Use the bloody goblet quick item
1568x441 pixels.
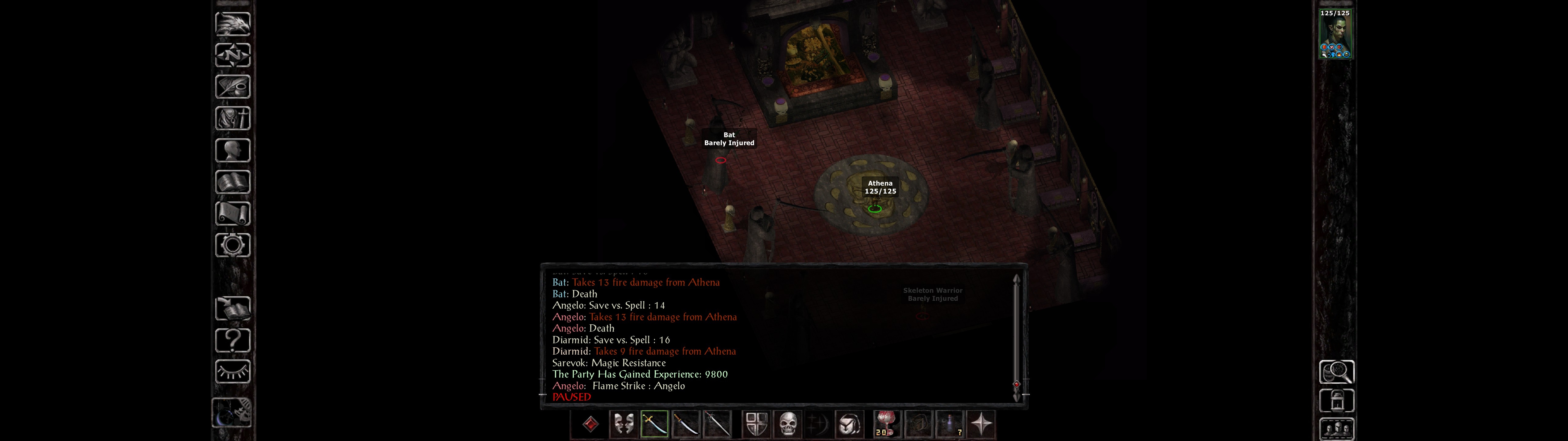click(x=886, y=424)
